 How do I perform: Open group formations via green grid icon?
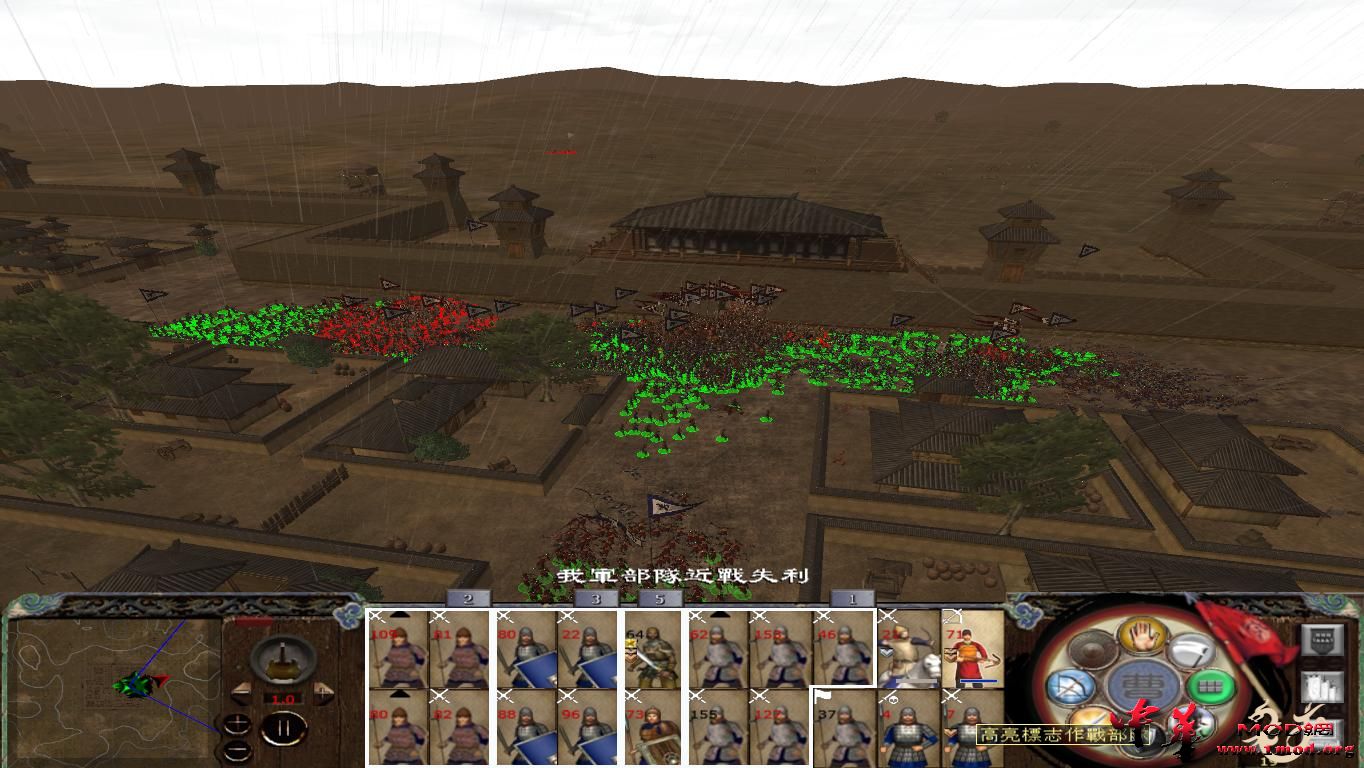point(1211,685)
